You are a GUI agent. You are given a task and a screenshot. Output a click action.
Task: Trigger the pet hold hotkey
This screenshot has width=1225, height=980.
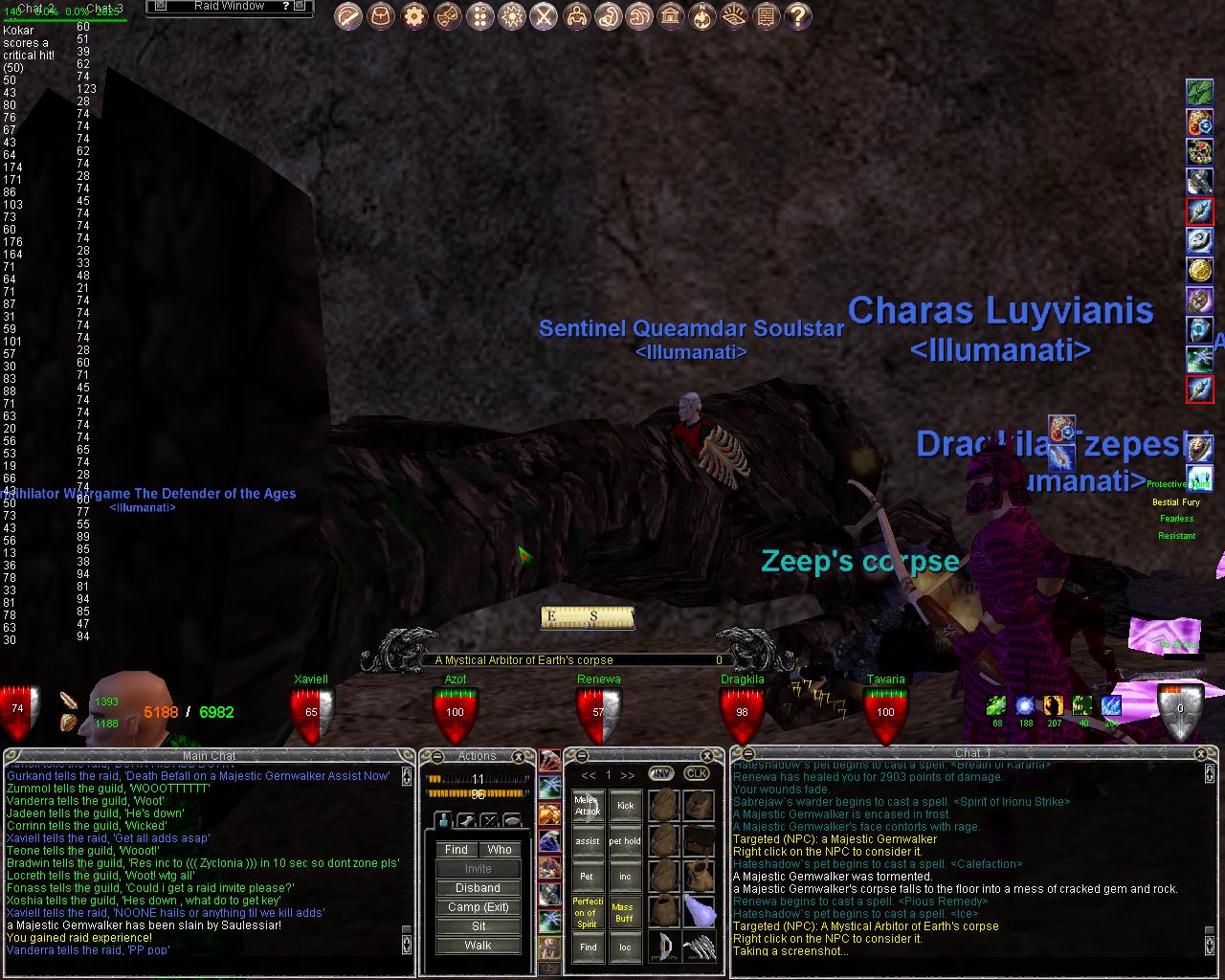tap(625, 841)
